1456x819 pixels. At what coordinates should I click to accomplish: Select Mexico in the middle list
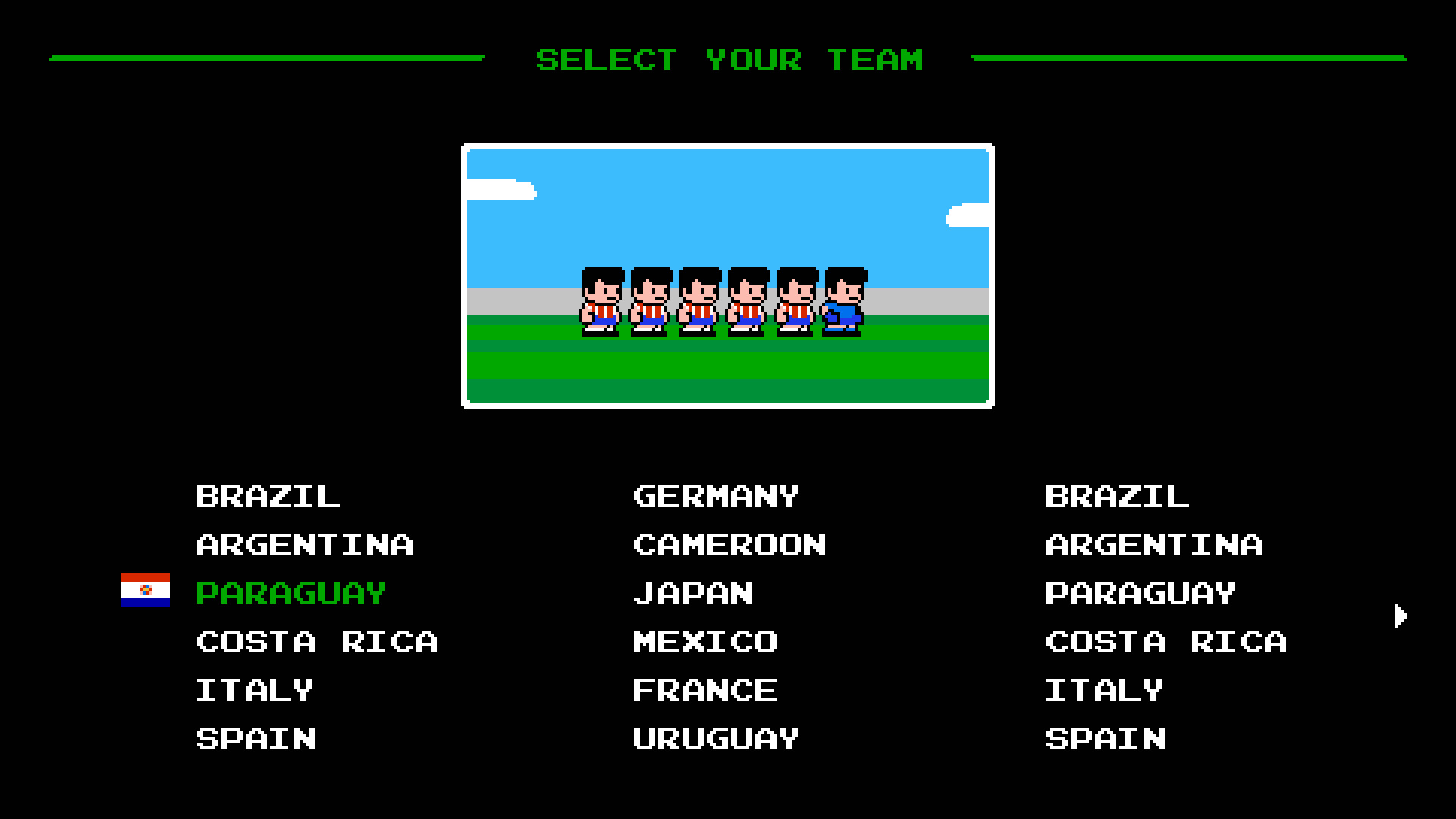click(704, 642)
